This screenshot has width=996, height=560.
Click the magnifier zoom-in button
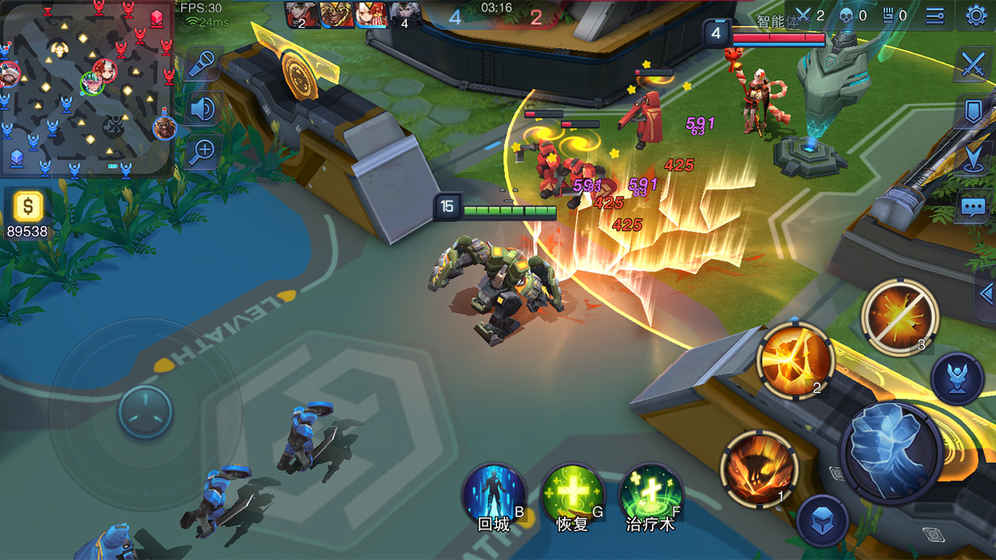(x=203, y=151)
